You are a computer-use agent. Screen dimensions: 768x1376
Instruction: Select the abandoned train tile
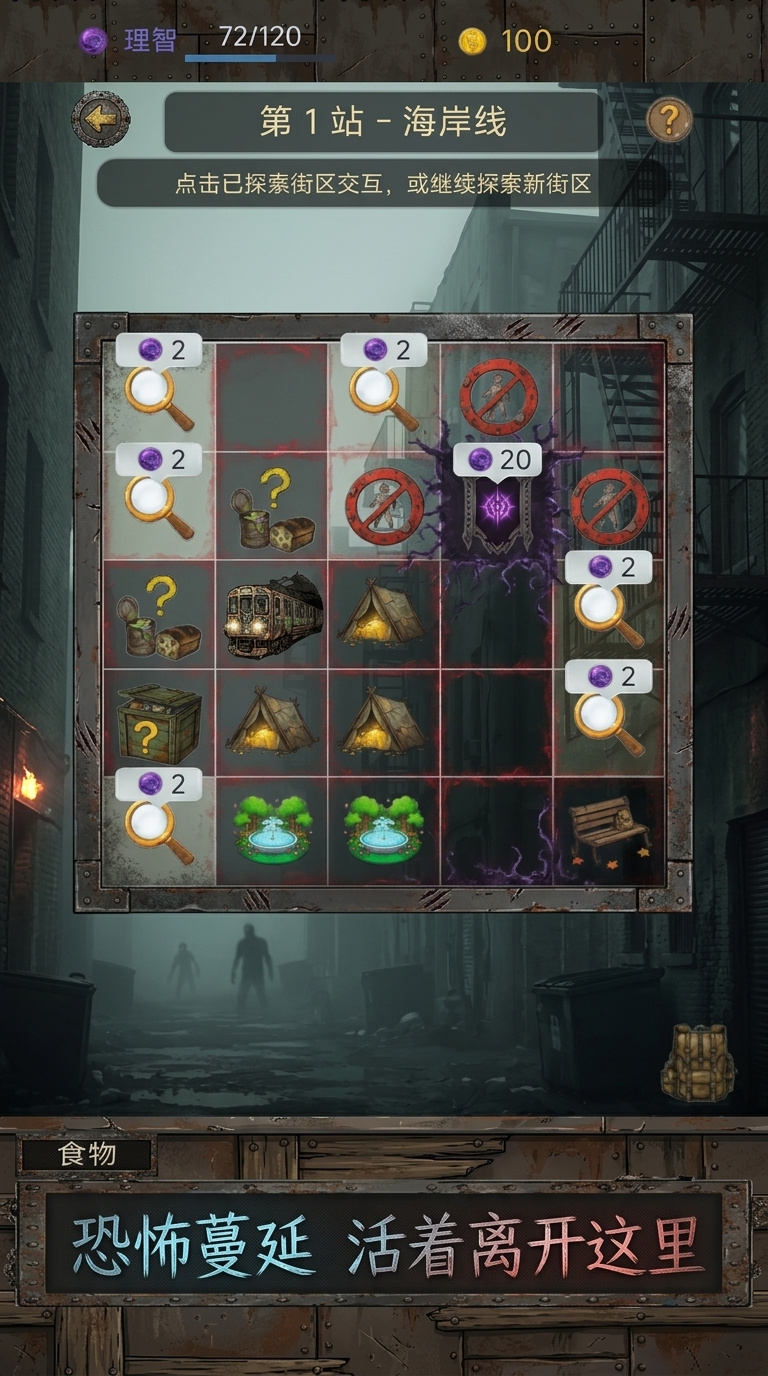point(272,614)
